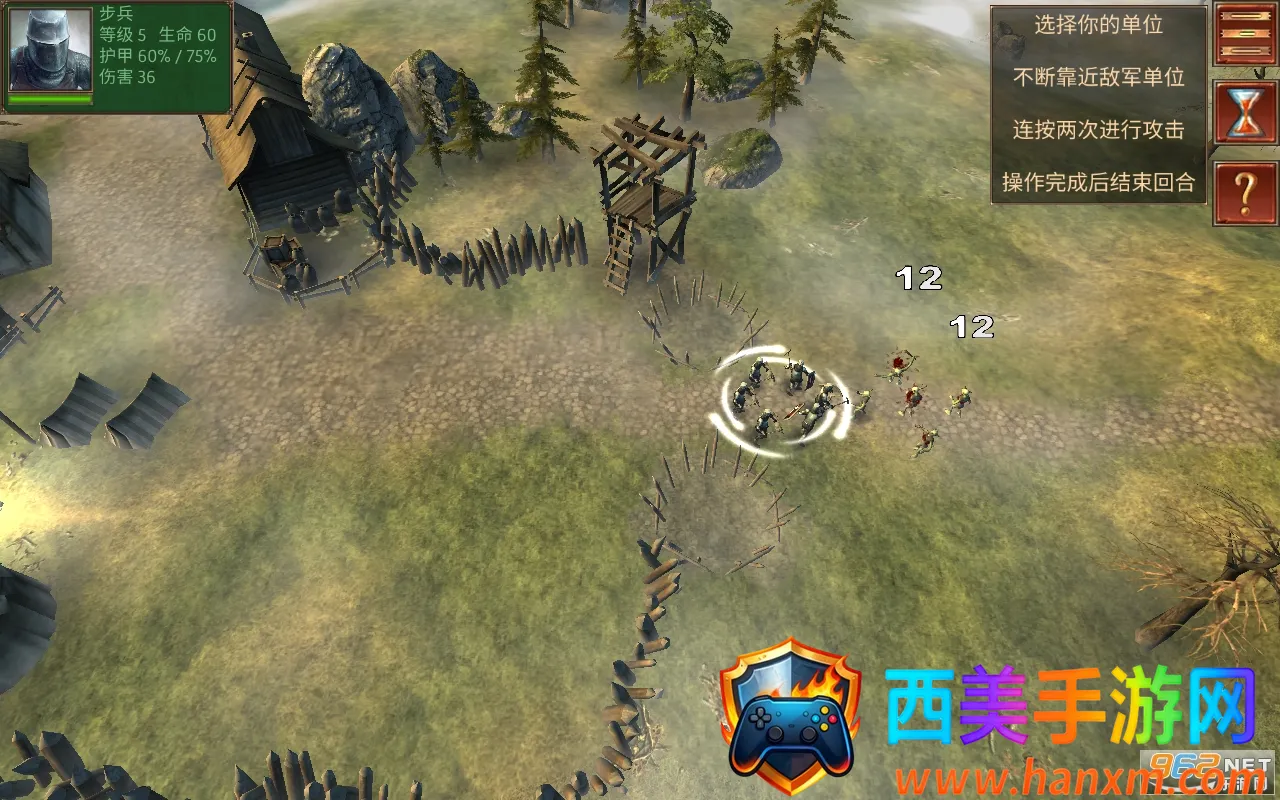Click the infantry knight portrait
Viewport: 1280px width, 800px height.
coord(51,50)
